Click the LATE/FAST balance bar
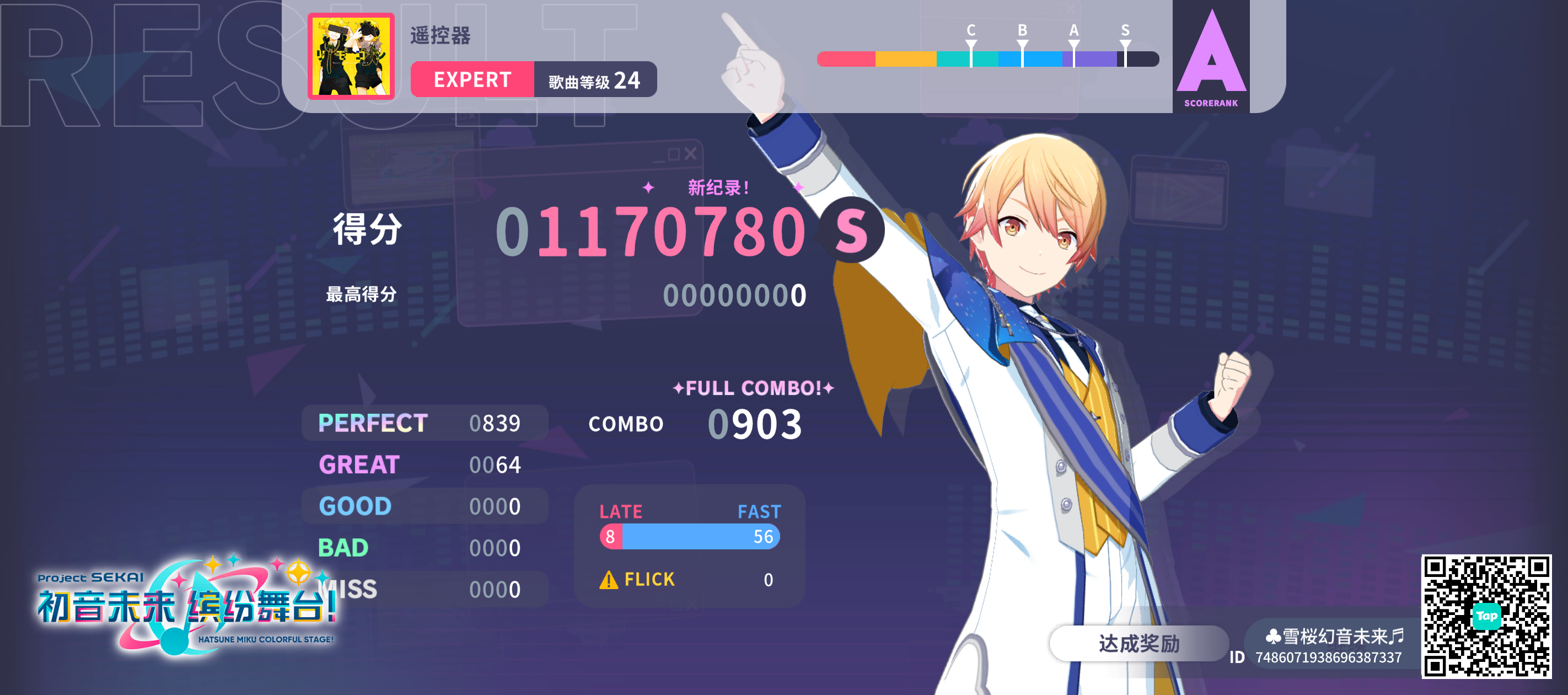This screenshot has height=695, width=1568. [x=690, y=537]
